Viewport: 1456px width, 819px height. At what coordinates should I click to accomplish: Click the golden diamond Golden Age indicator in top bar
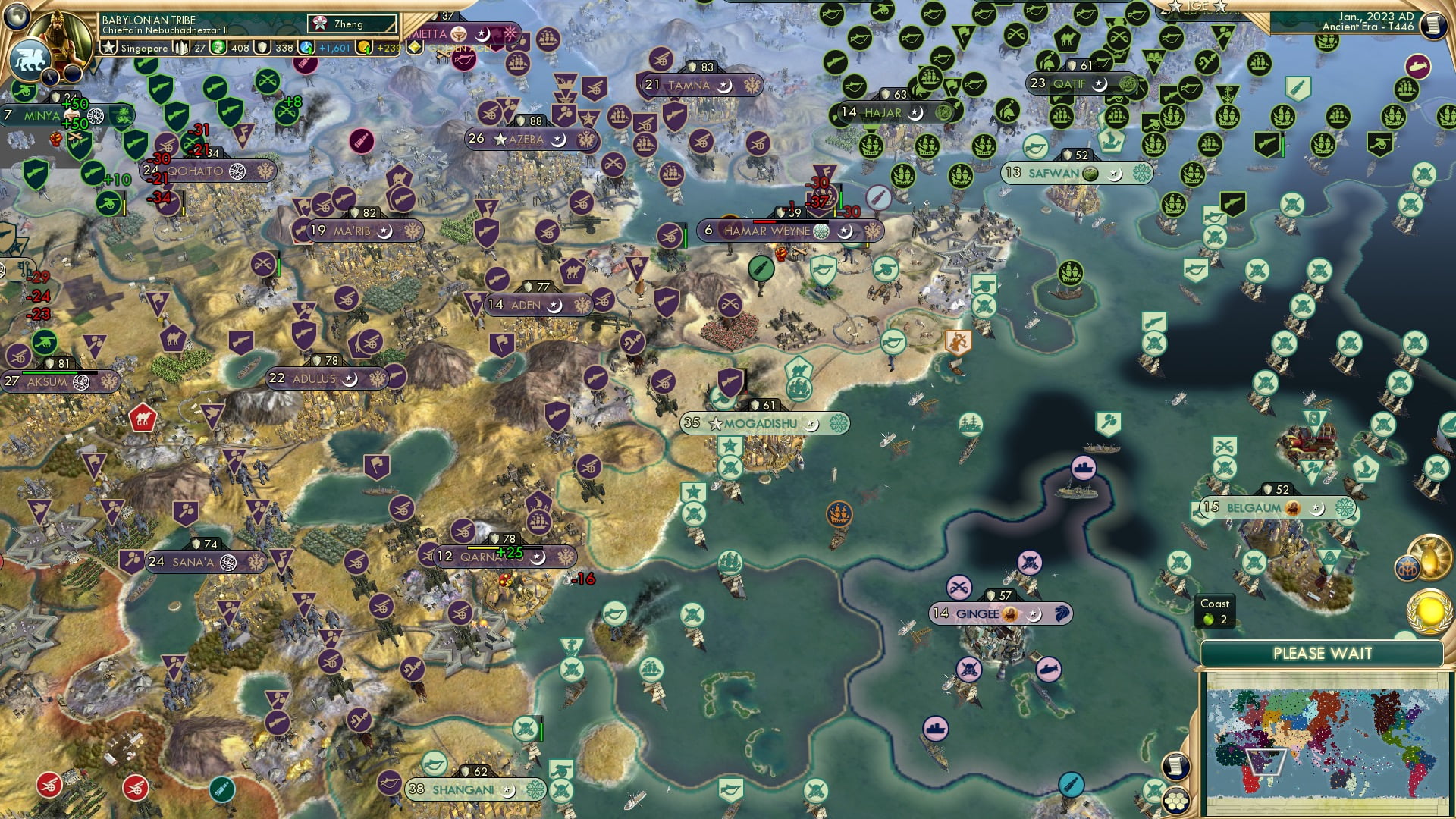coord(415,46)
